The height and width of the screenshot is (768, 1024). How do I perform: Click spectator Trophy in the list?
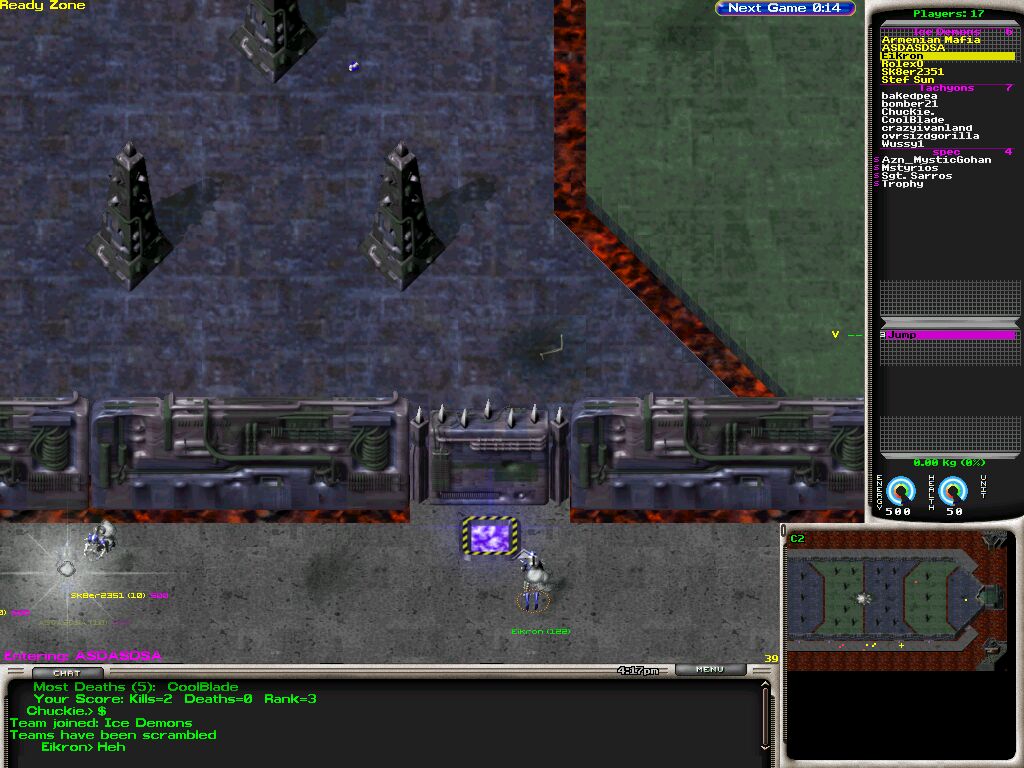coord(902,184)
